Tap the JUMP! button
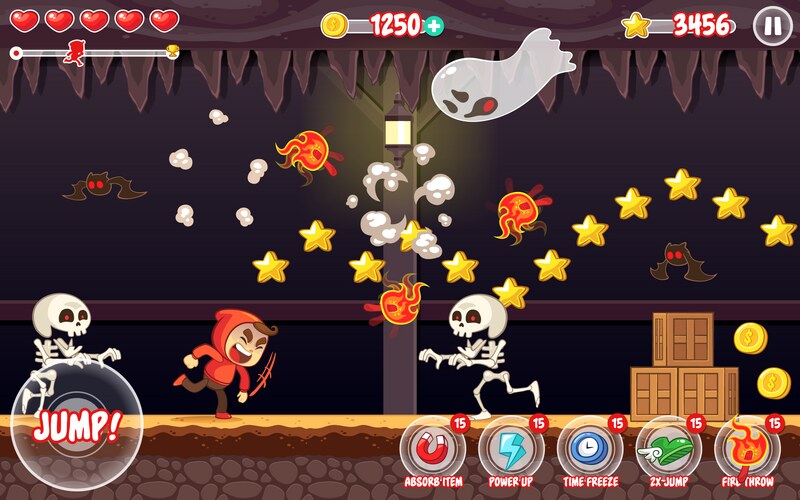Screen dimensions: 800x500 76,423
